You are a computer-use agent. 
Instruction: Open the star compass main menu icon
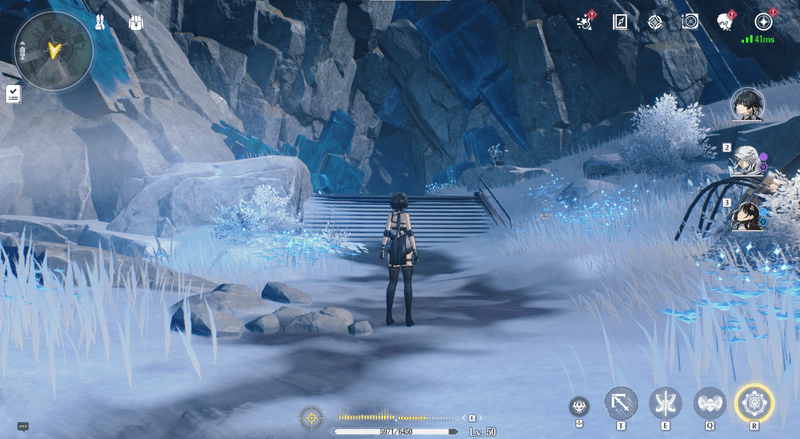[762, 21]
